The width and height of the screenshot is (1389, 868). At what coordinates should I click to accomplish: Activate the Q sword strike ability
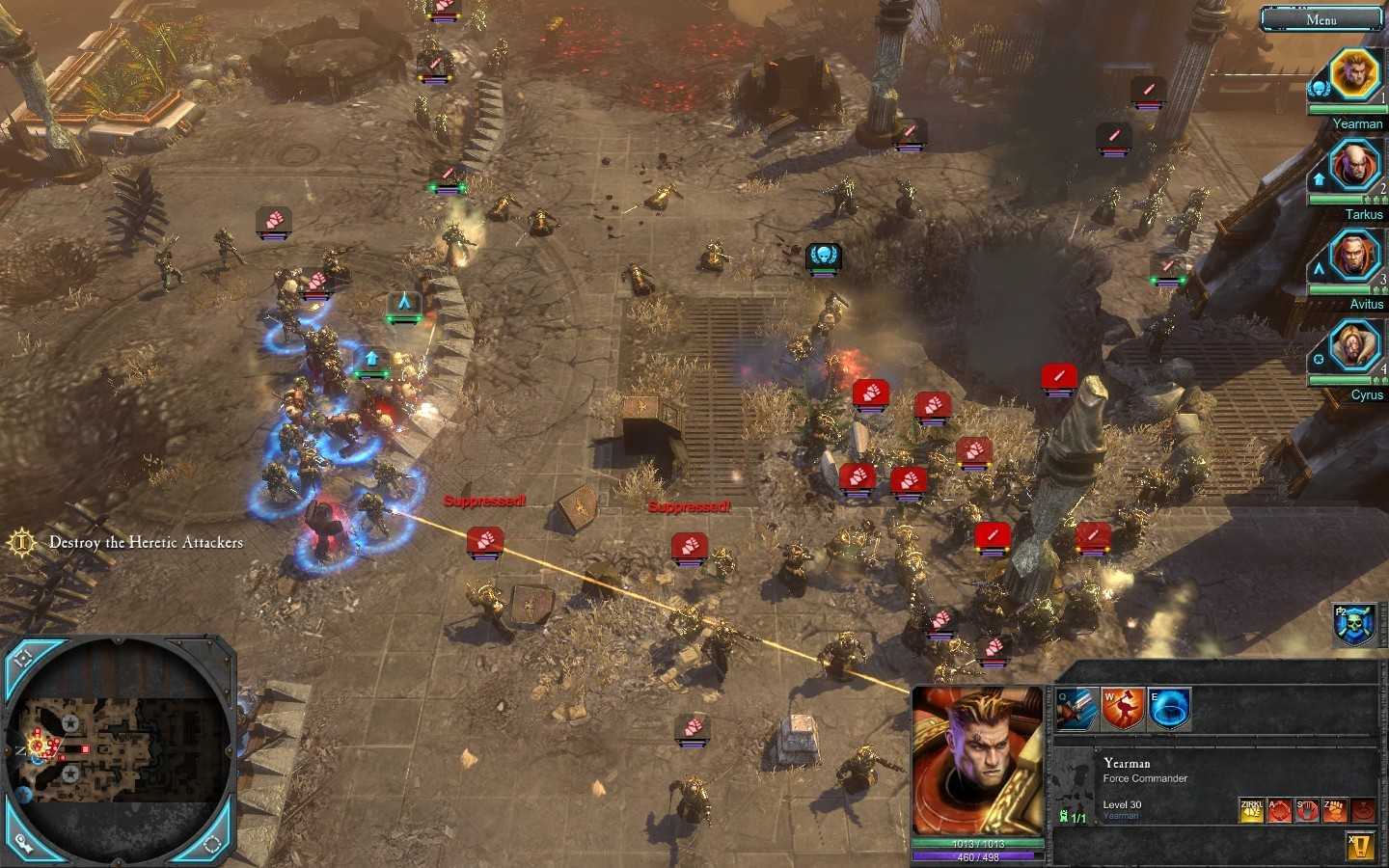coord(1077,710)
